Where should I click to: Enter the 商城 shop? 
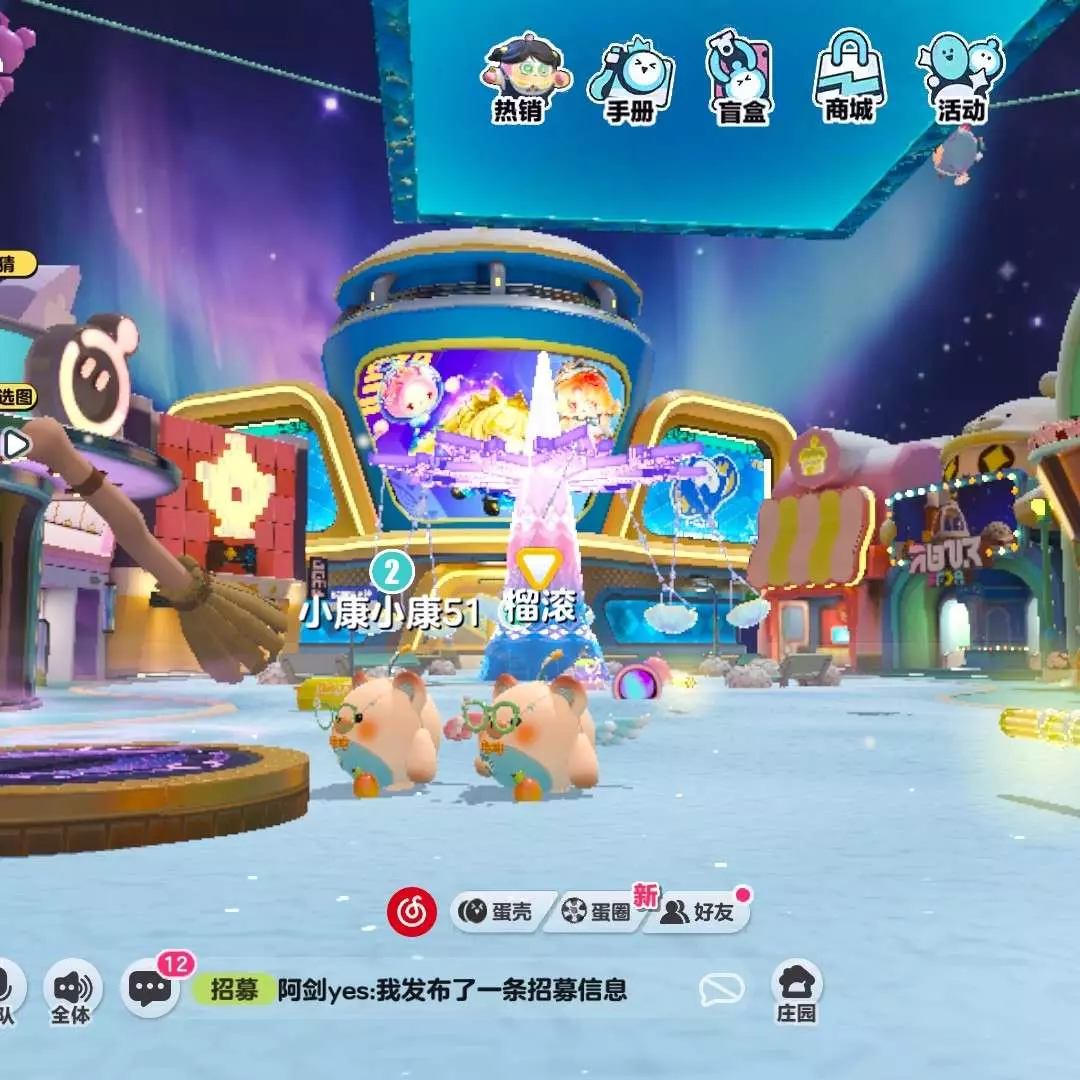pyautogui.click(x=849, y=78)
